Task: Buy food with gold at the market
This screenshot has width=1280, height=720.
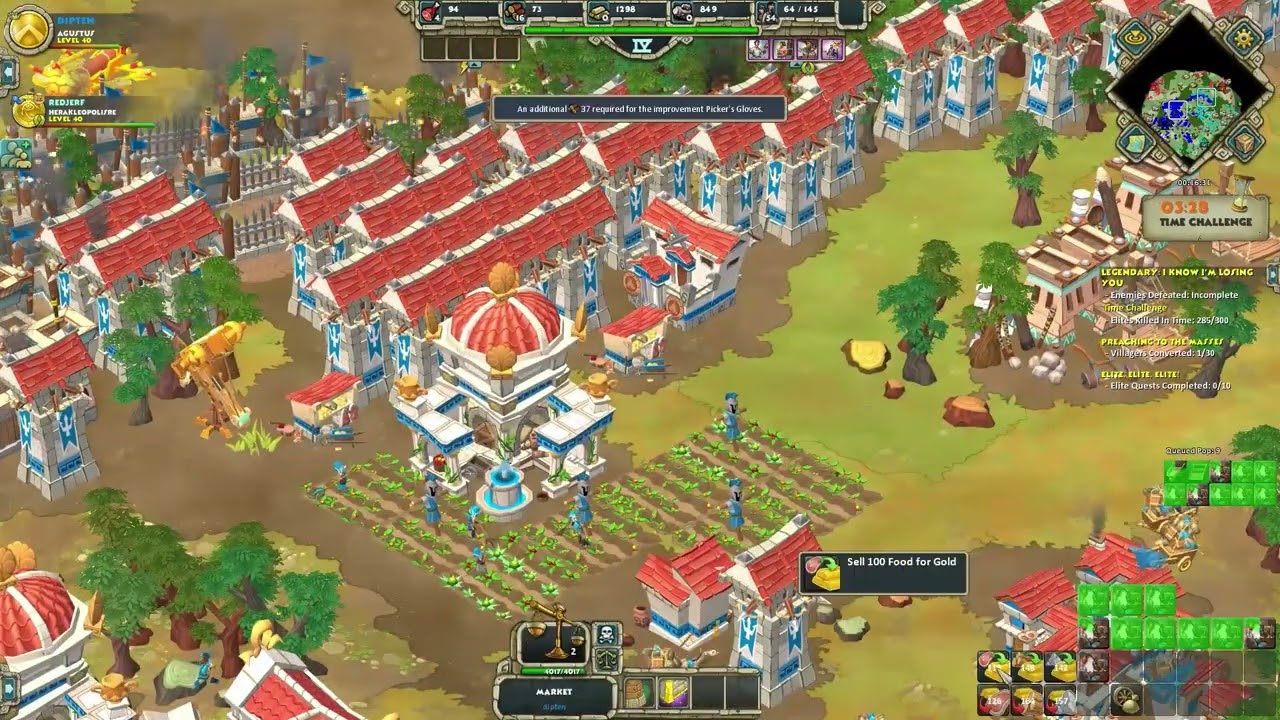Action: point(994,699)
